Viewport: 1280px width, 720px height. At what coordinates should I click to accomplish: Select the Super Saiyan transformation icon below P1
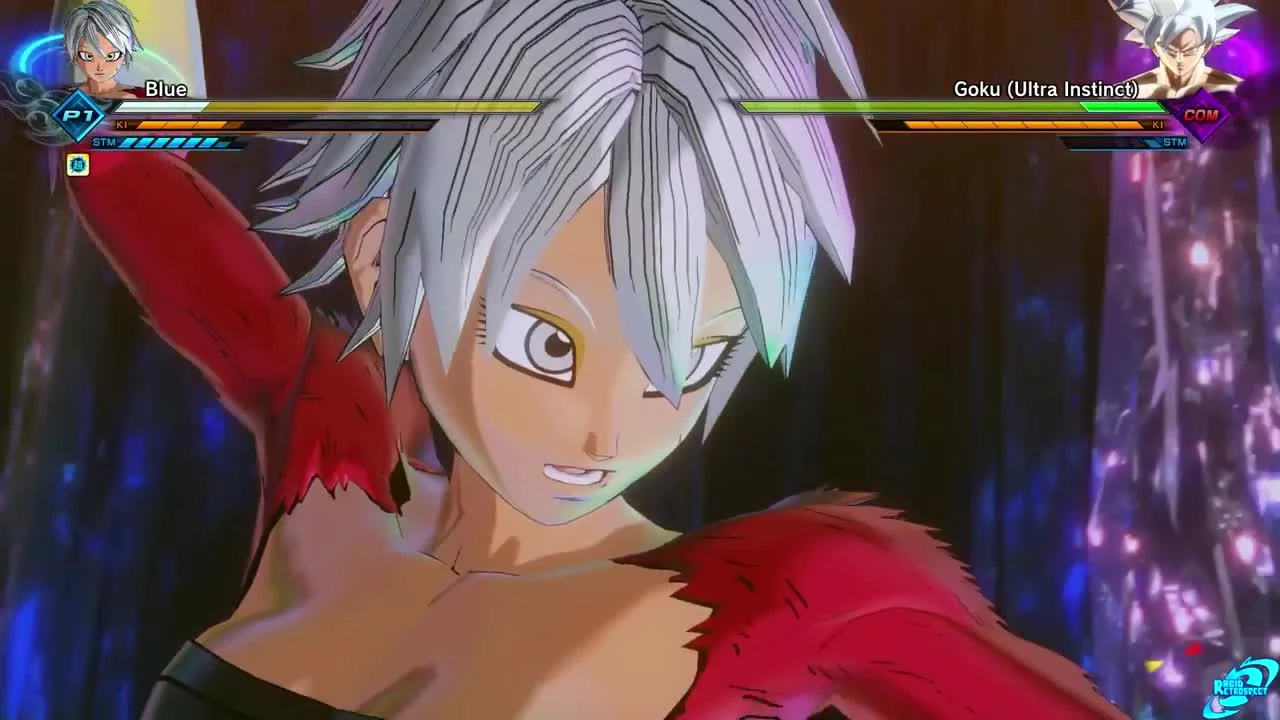coord(79,166)
